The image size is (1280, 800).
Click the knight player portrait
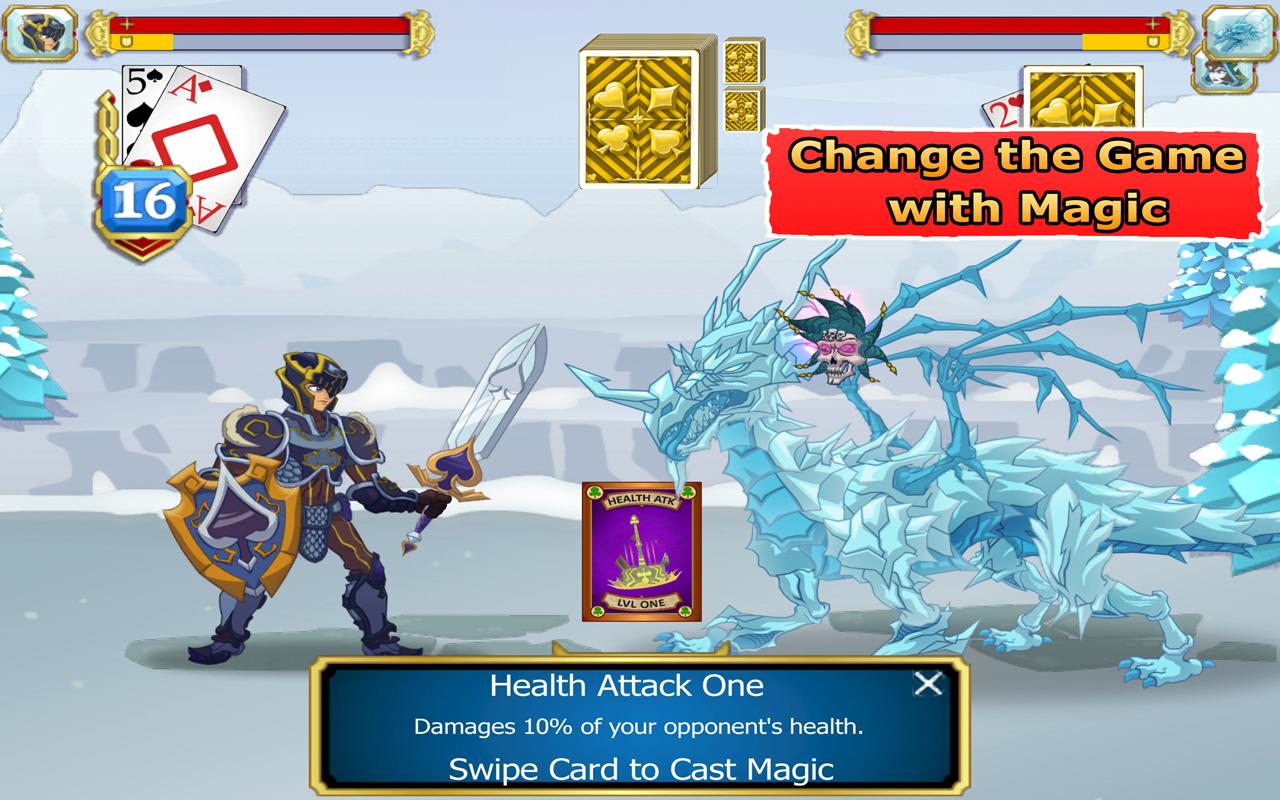(46, 34)
